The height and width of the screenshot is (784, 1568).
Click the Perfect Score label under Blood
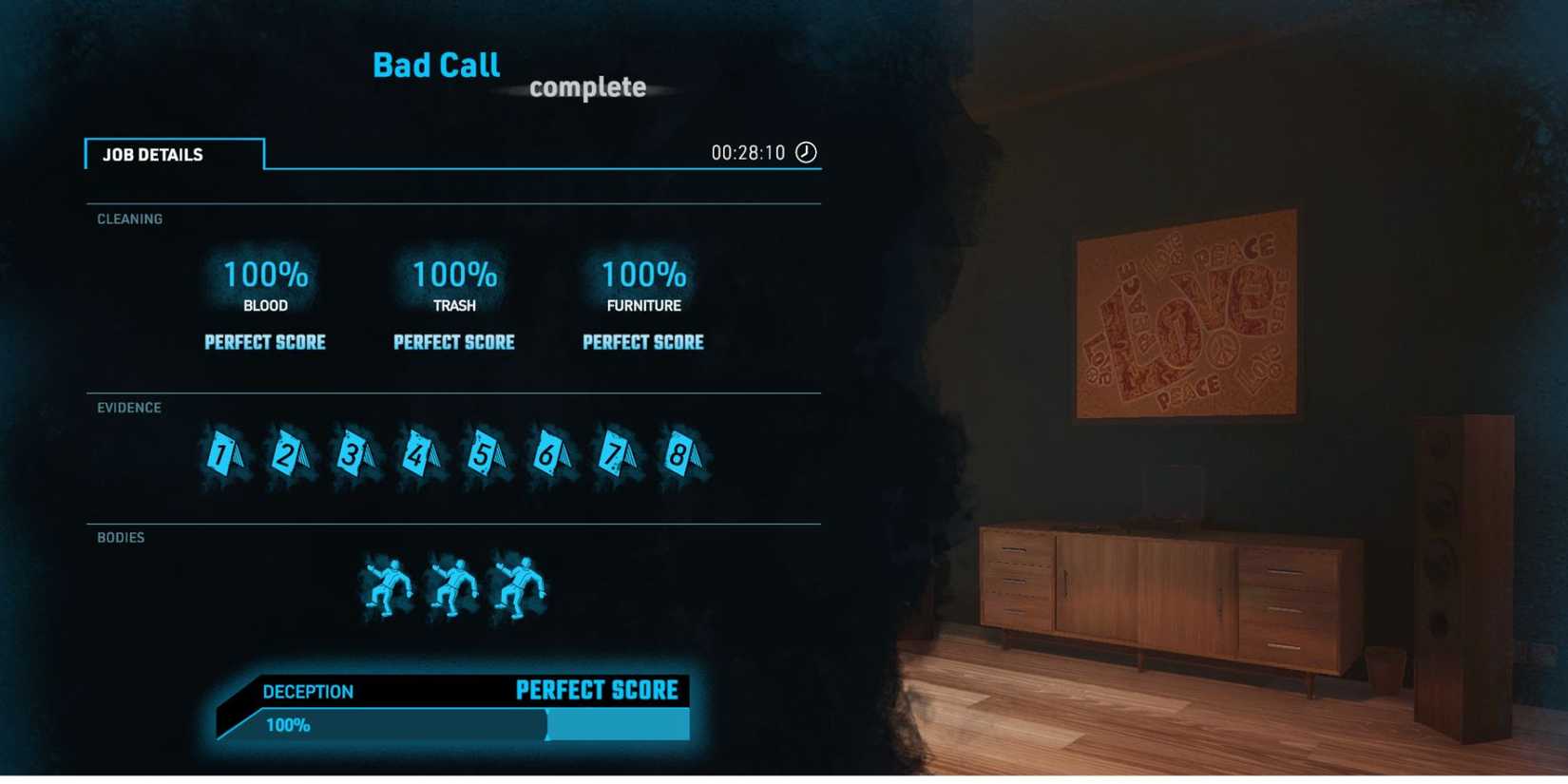265,342
